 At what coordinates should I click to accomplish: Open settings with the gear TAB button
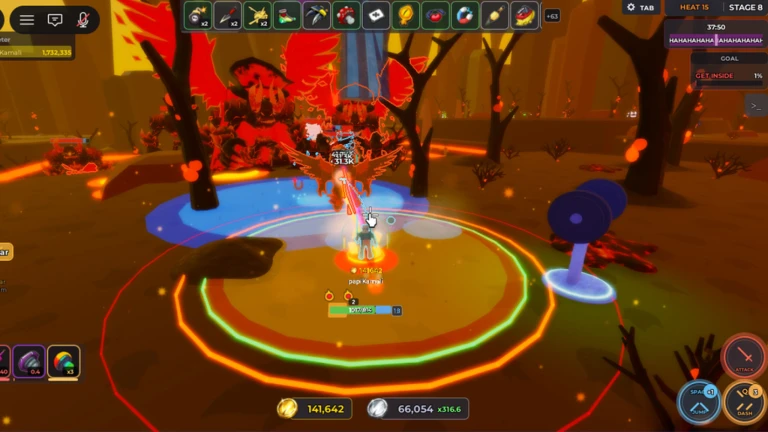tap(640, 7)
